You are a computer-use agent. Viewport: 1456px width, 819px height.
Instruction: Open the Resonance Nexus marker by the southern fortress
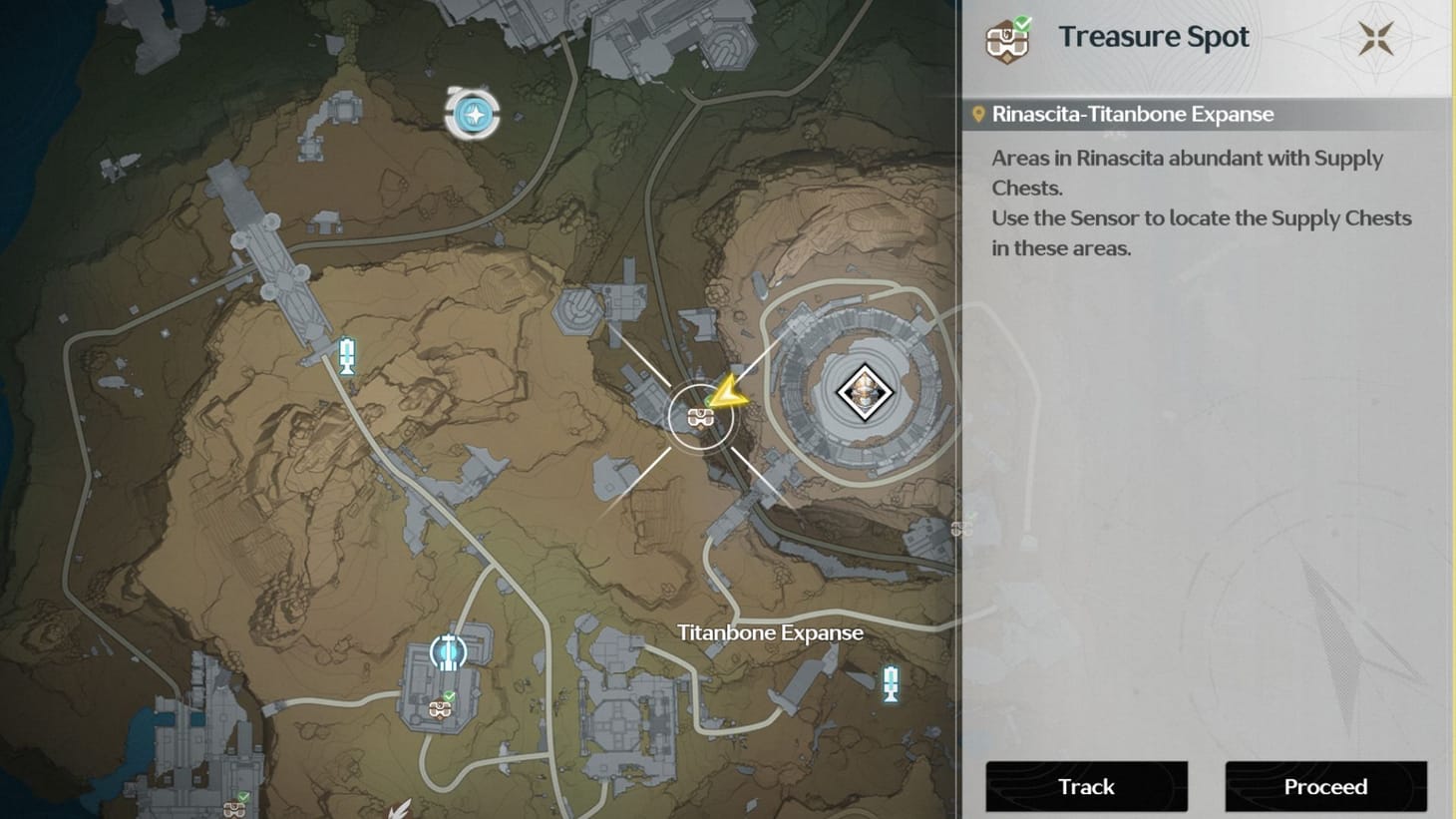[446, 650]
